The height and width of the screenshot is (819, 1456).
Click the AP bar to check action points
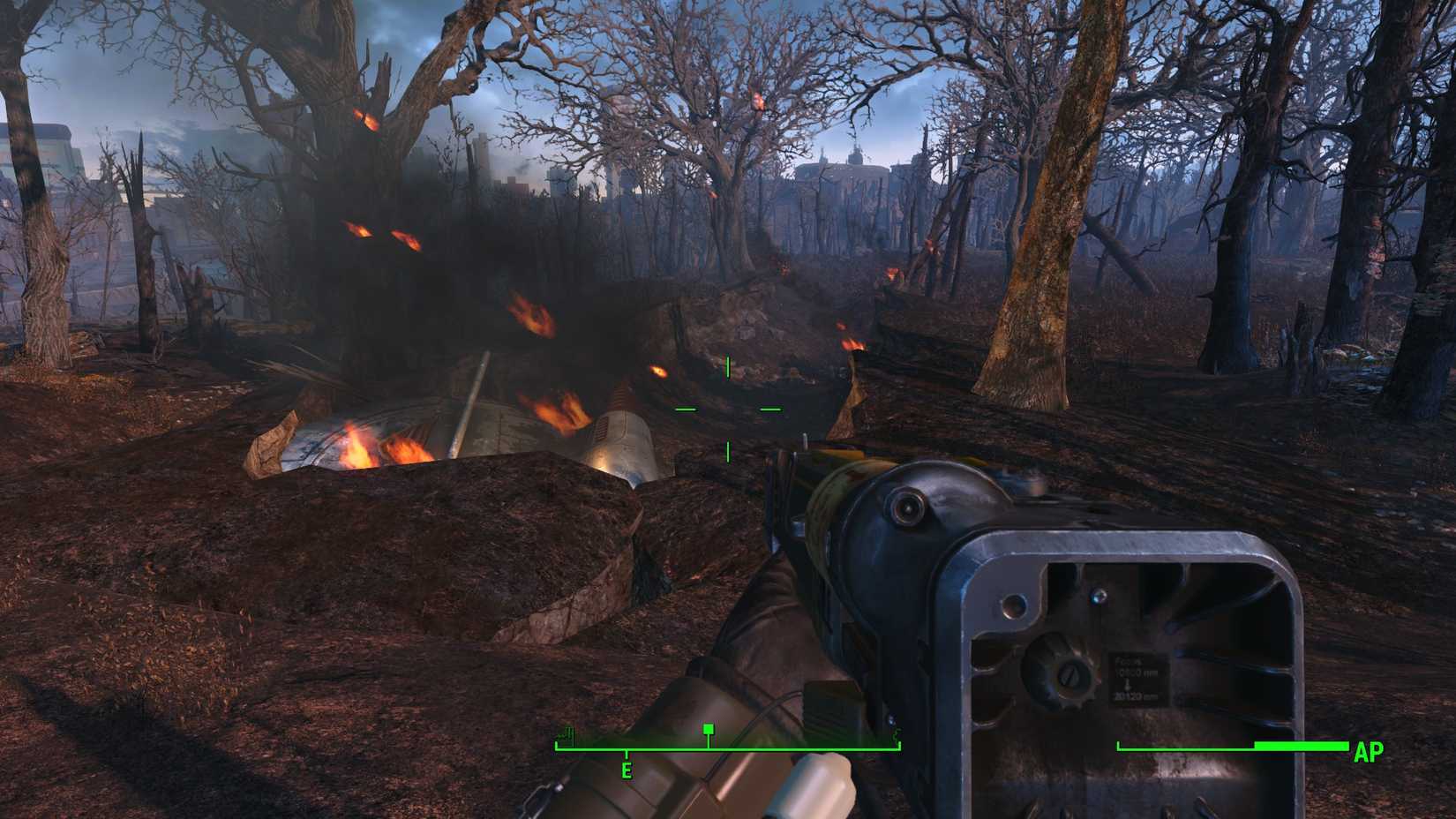tap(1235, 746)
